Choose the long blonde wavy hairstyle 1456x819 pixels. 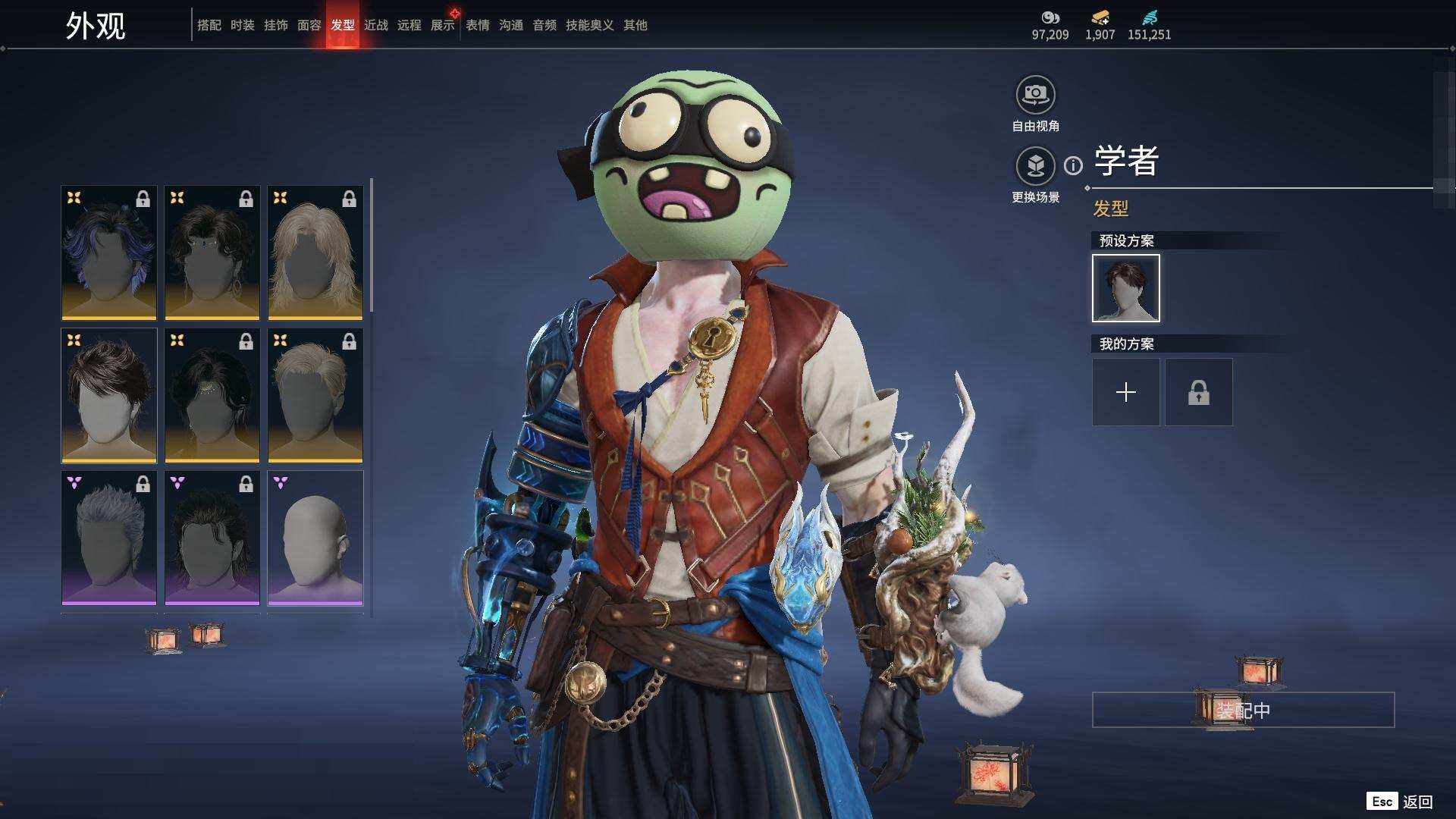315,253
